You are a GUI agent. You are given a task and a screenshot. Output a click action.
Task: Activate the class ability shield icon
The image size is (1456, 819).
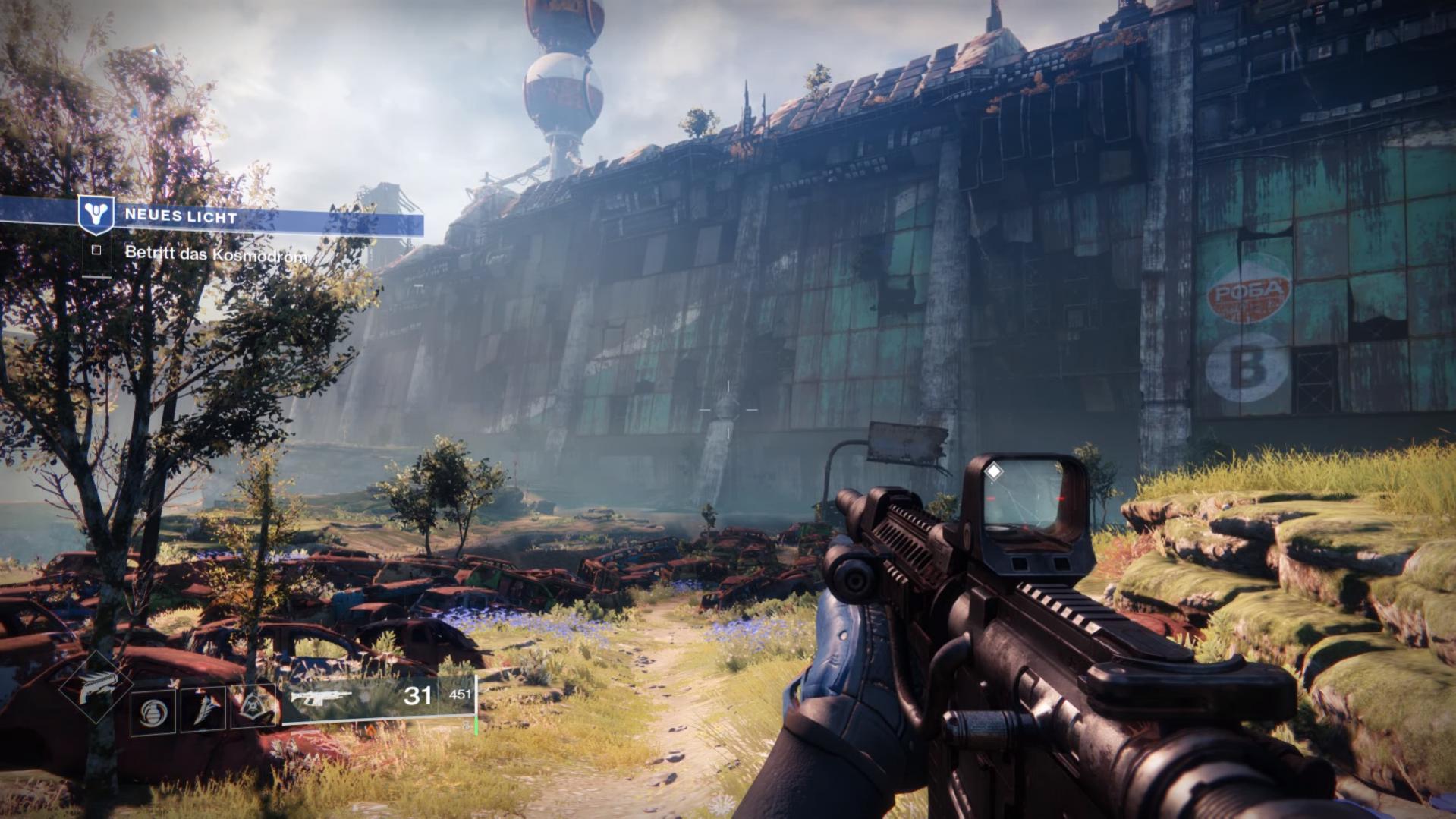pyautogui.click(x=255, y=709)
